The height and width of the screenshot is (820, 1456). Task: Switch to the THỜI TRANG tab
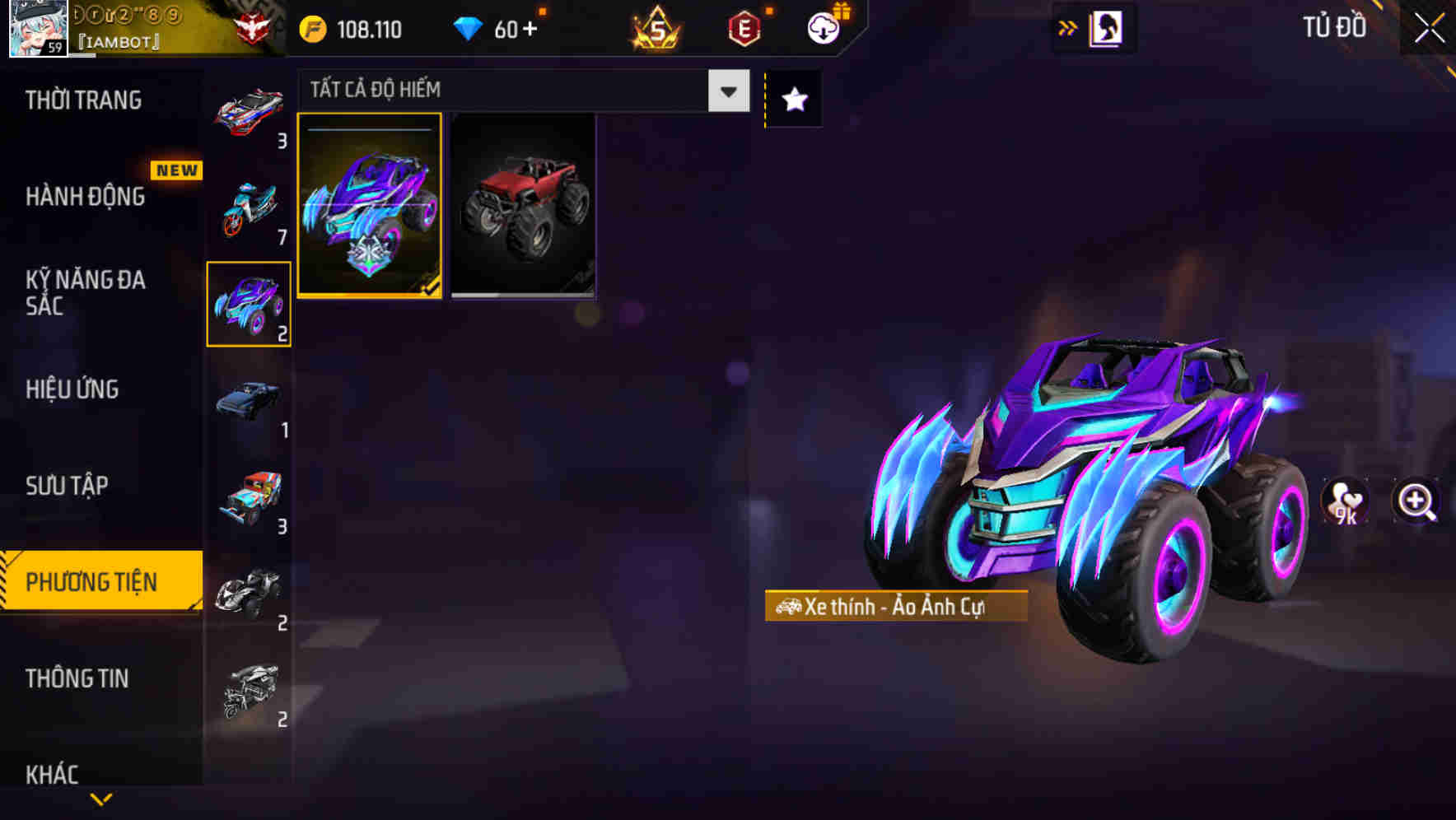tap(82, 100)
